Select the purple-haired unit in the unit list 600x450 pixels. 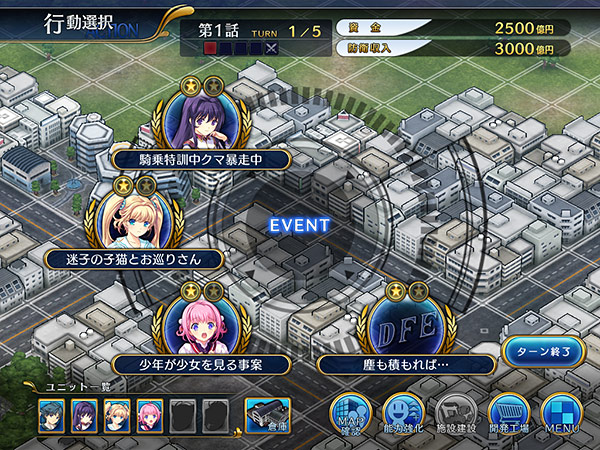click(x=84, y=414)
